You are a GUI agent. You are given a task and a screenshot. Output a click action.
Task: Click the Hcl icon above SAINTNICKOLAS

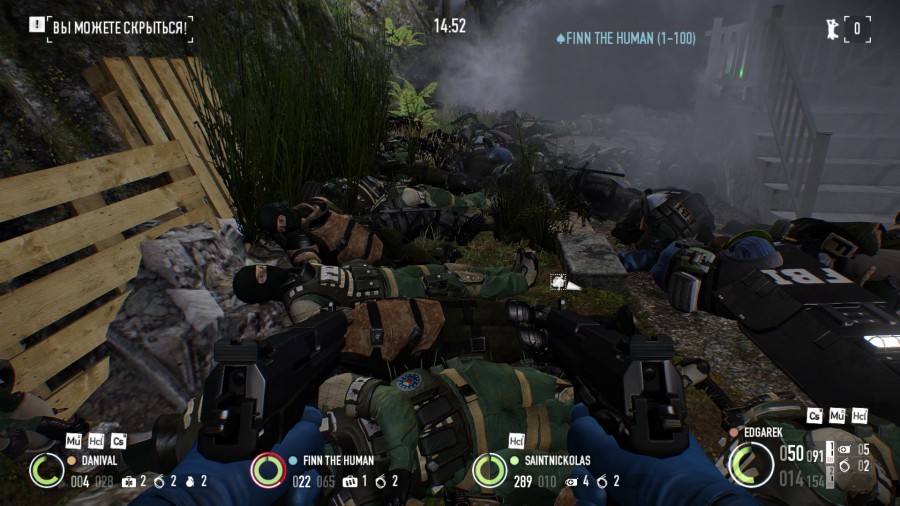[517, 440]
